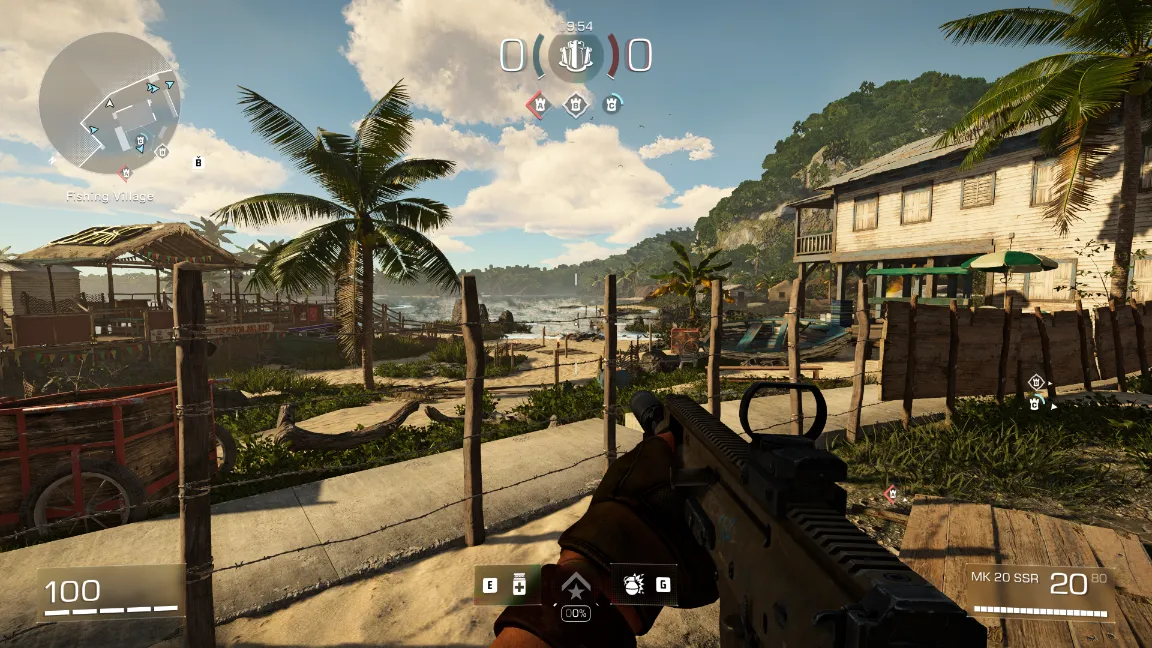The height and width of the screenshot is (648, 1152).
Task: Click the circular minimap
Action: (109, 103)
